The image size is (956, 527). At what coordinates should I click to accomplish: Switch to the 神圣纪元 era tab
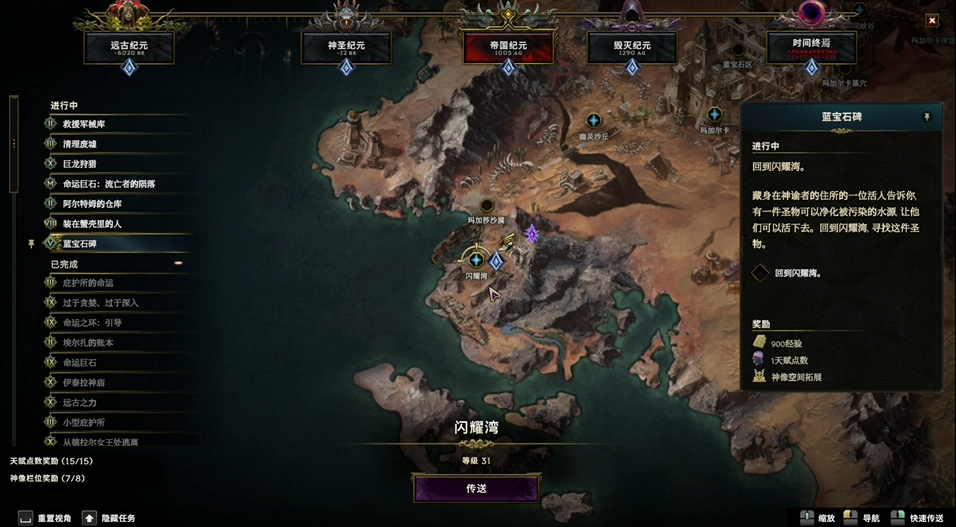click(x=345, y=46)
